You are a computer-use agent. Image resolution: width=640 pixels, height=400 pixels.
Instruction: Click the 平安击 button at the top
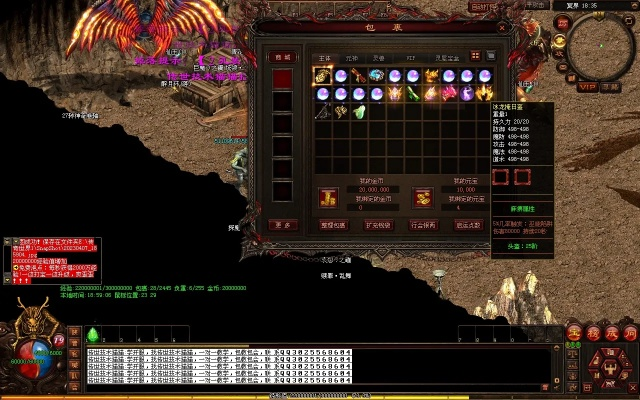[x=536, y=5]
